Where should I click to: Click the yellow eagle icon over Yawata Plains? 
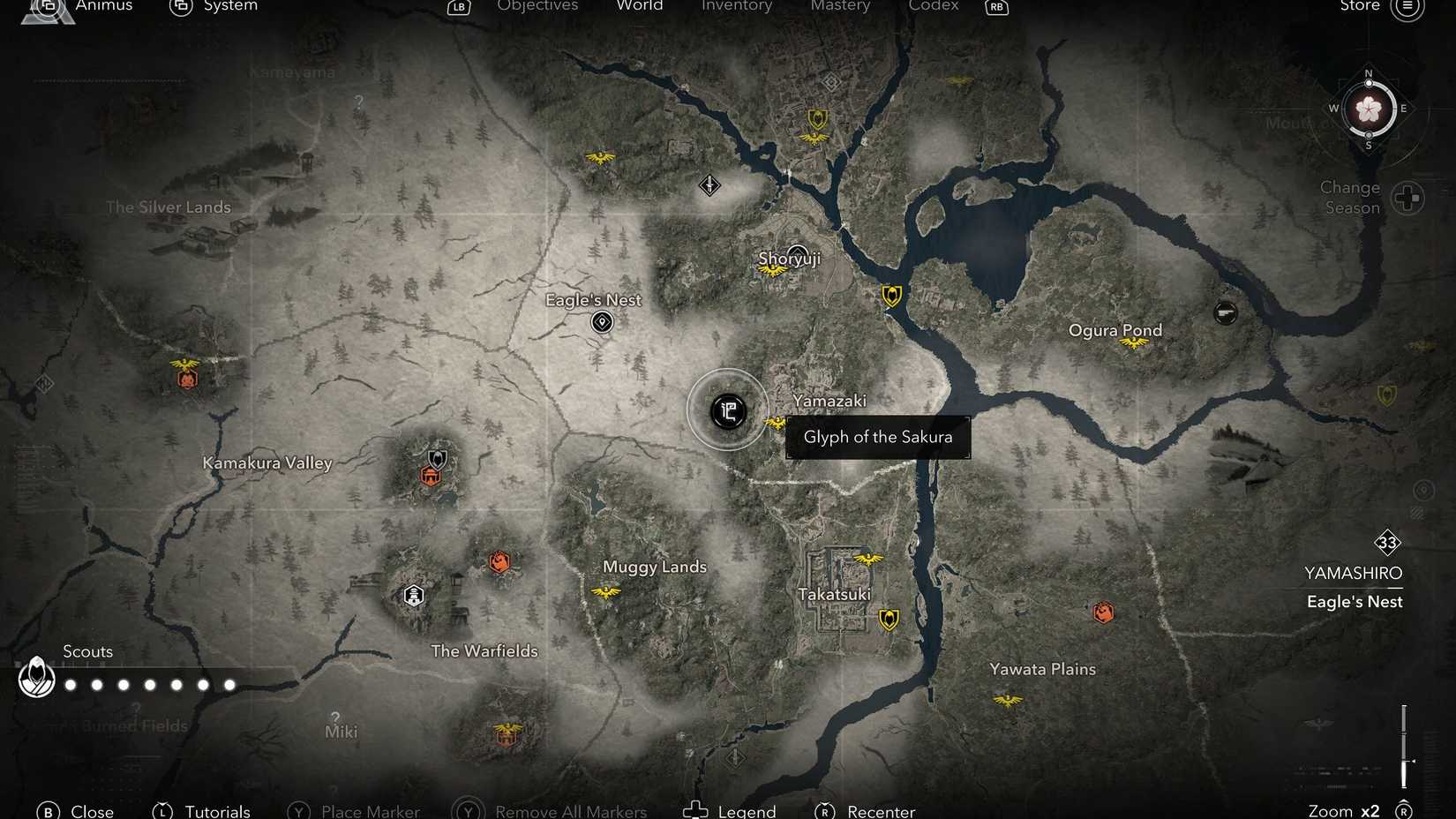(1006, 700)
